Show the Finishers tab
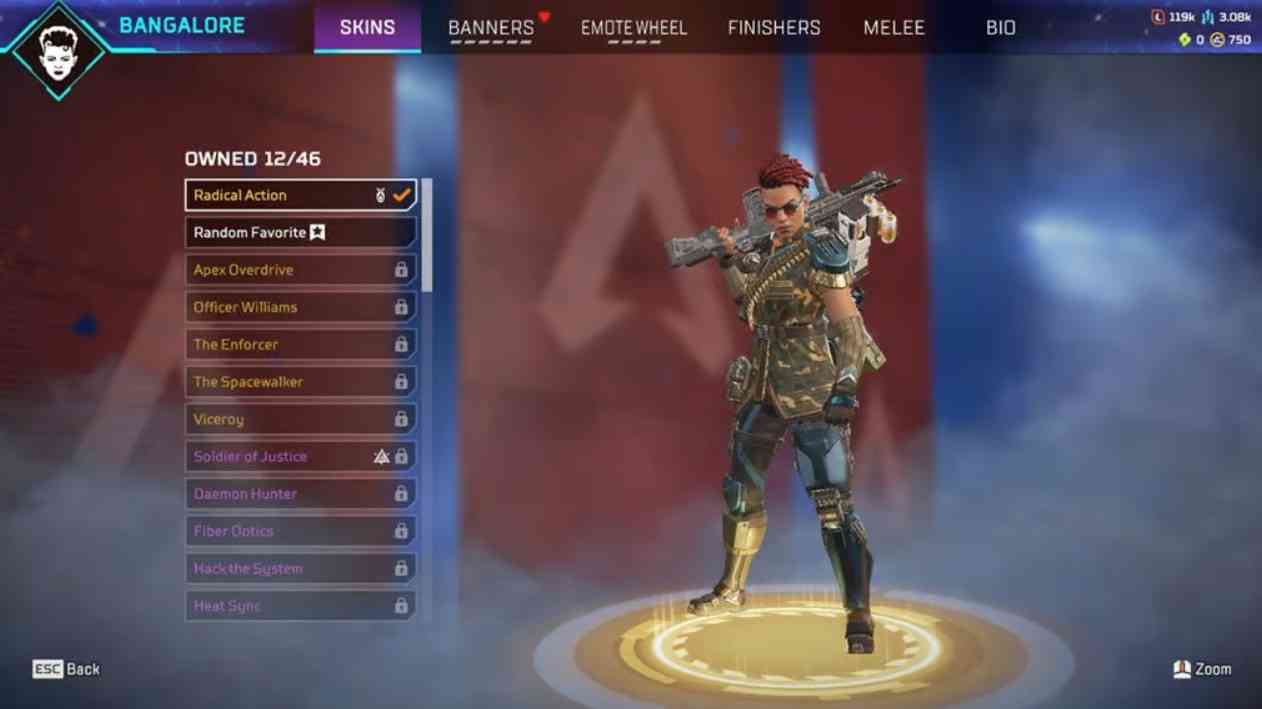 [x=774, y=28]
